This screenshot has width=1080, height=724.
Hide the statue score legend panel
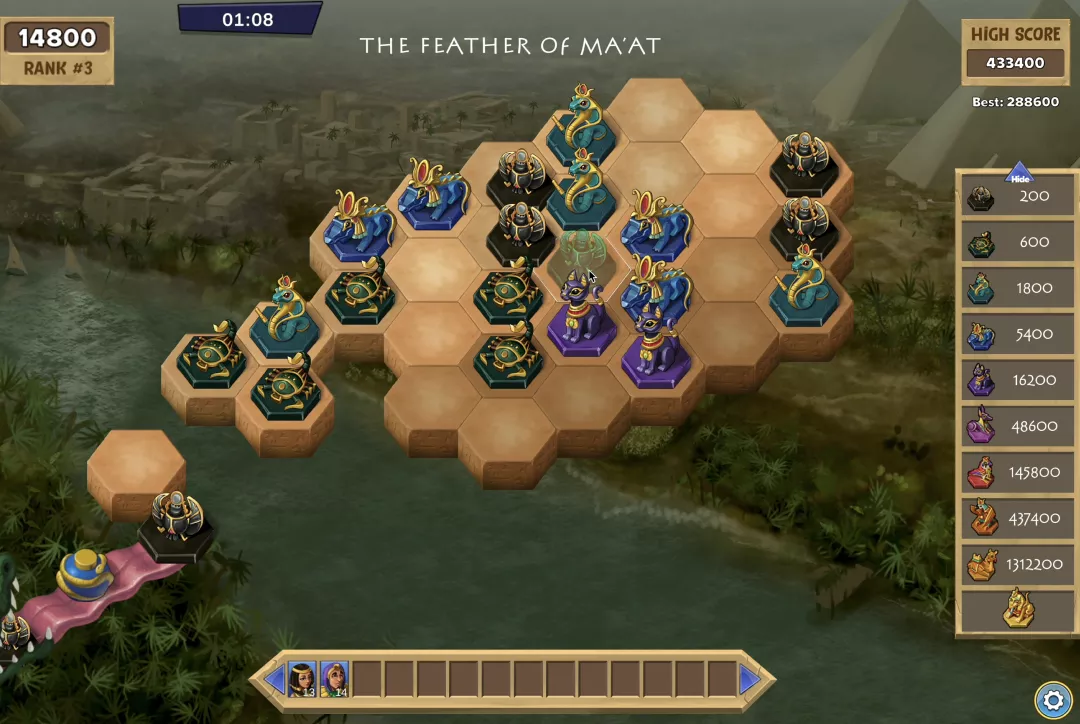1019,174
